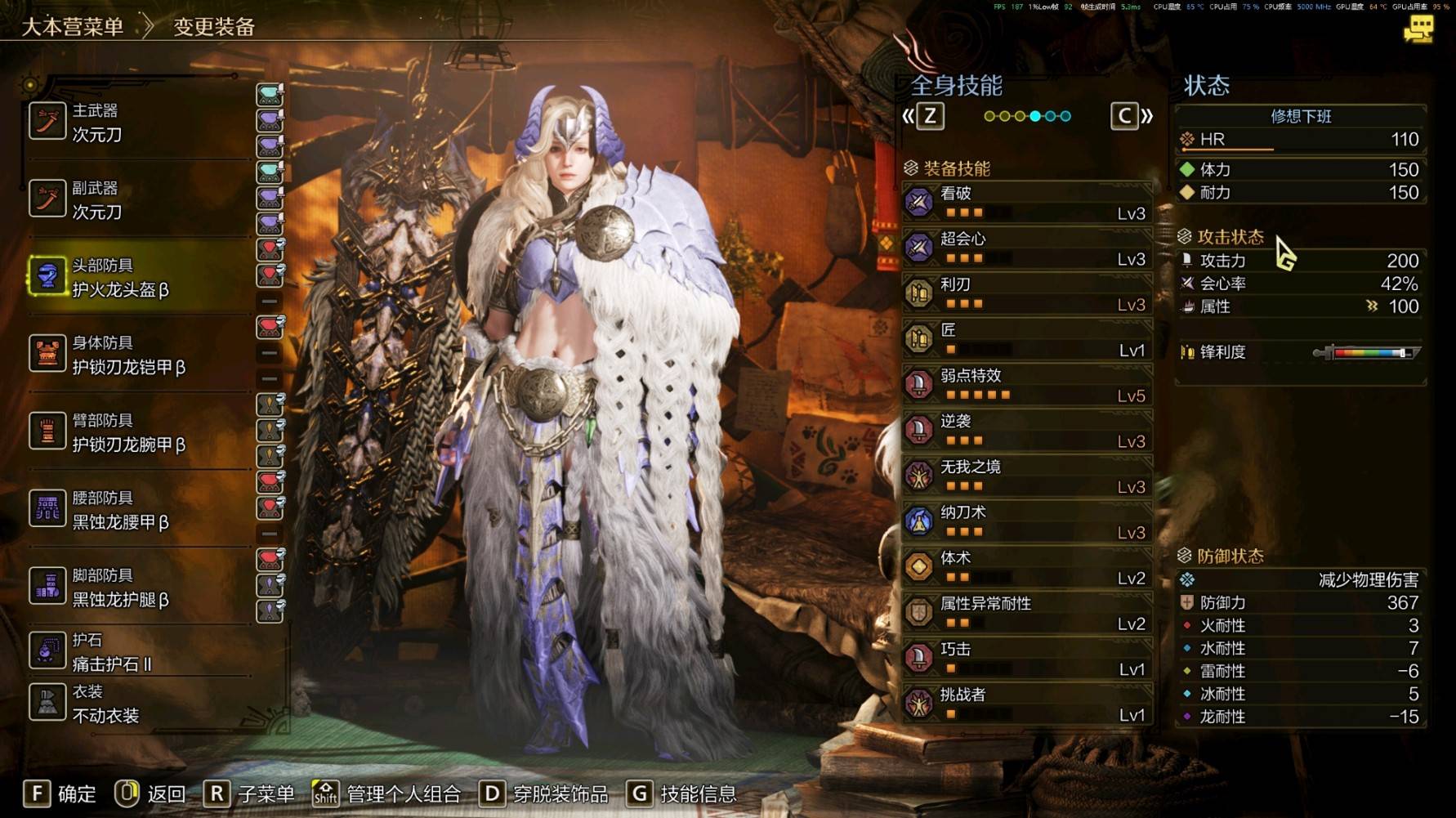Screen dimensions: 1456x818
Task: Open the mantle 不动衣装 slot
Action: pos(139,704)
